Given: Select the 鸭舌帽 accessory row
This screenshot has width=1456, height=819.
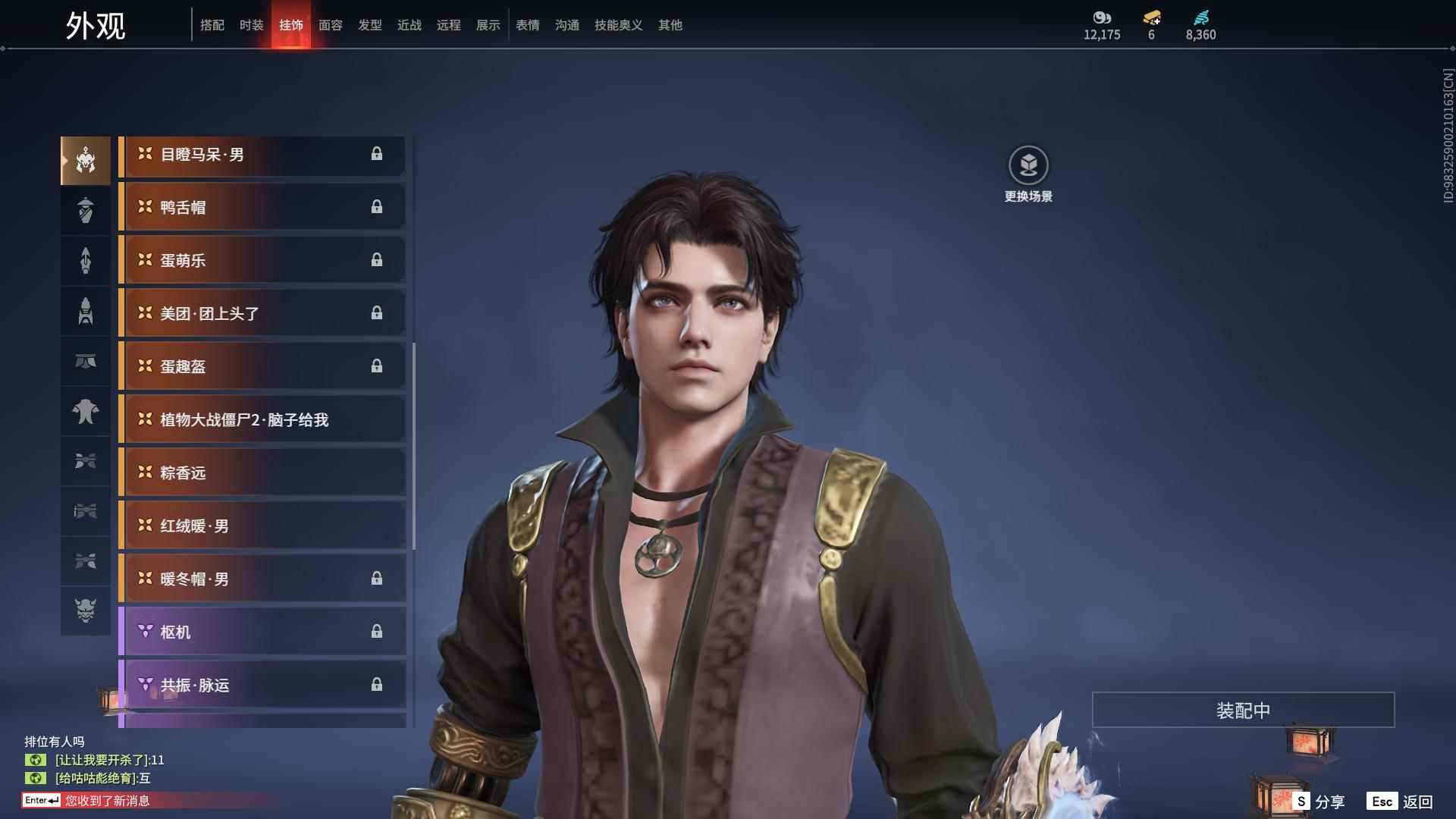Looking at the screenshot, I should pos(262,207).
